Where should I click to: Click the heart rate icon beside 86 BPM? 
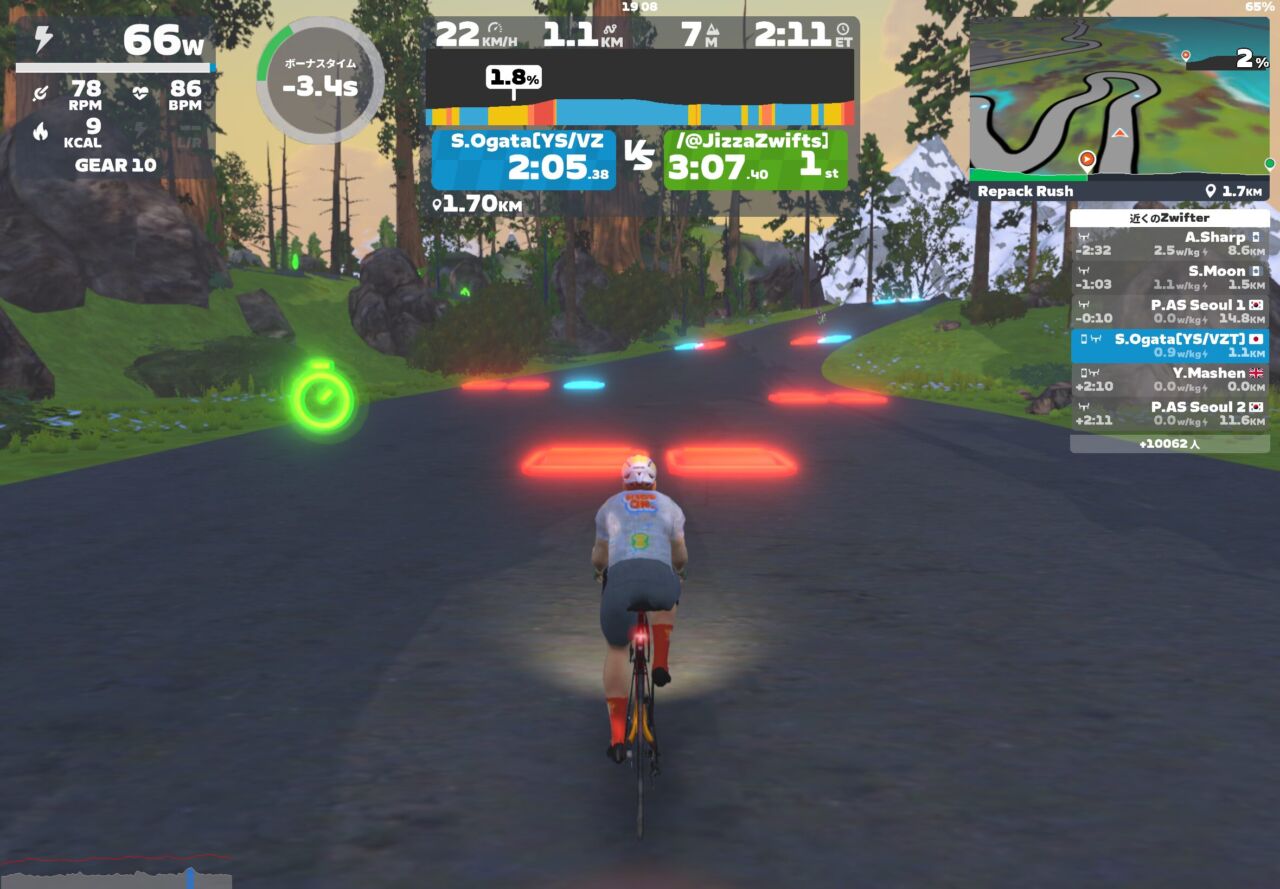click(141, 92)
